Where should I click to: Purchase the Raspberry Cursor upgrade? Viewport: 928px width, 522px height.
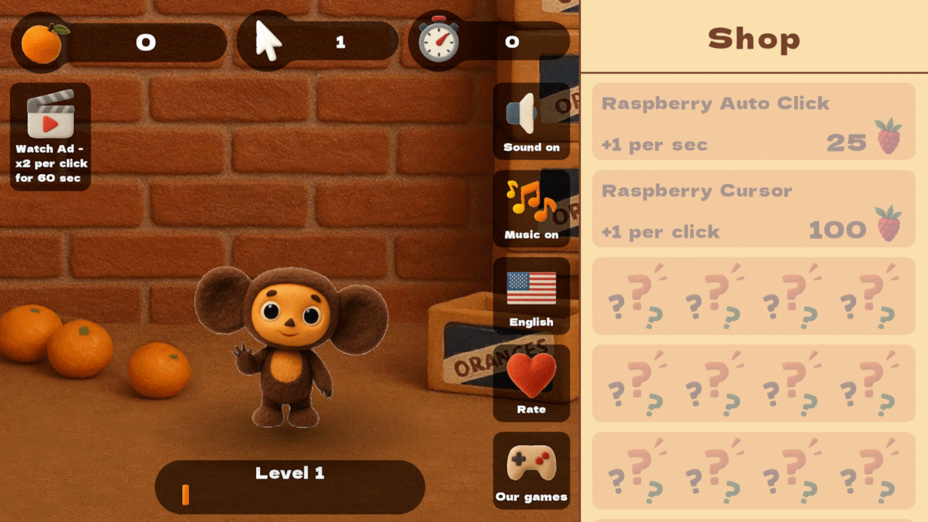[753, 209]
